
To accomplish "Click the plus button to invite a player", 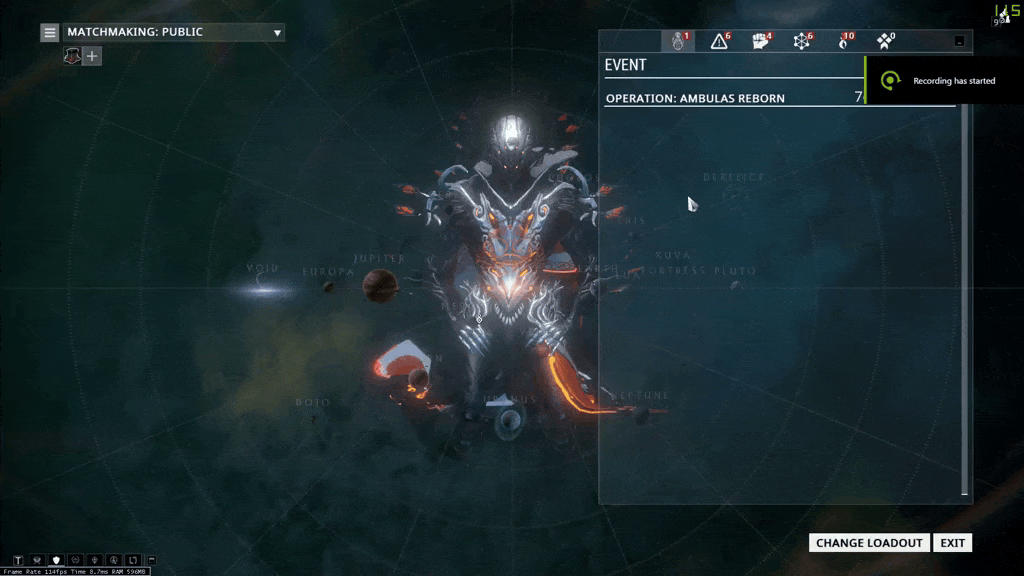I will click(93, 56).
